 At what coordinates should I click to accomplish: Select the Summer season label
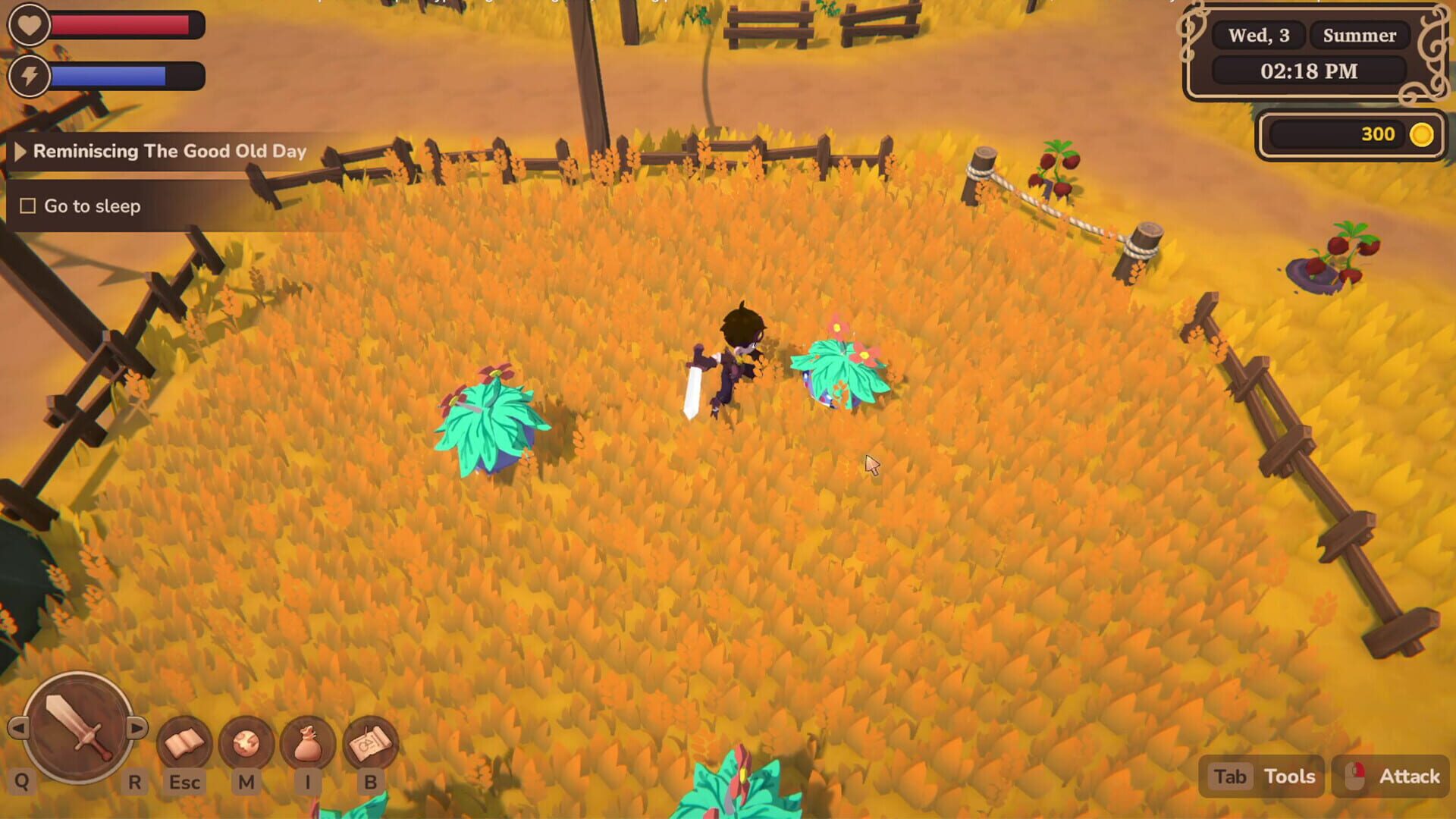[x=1360, y=35]
